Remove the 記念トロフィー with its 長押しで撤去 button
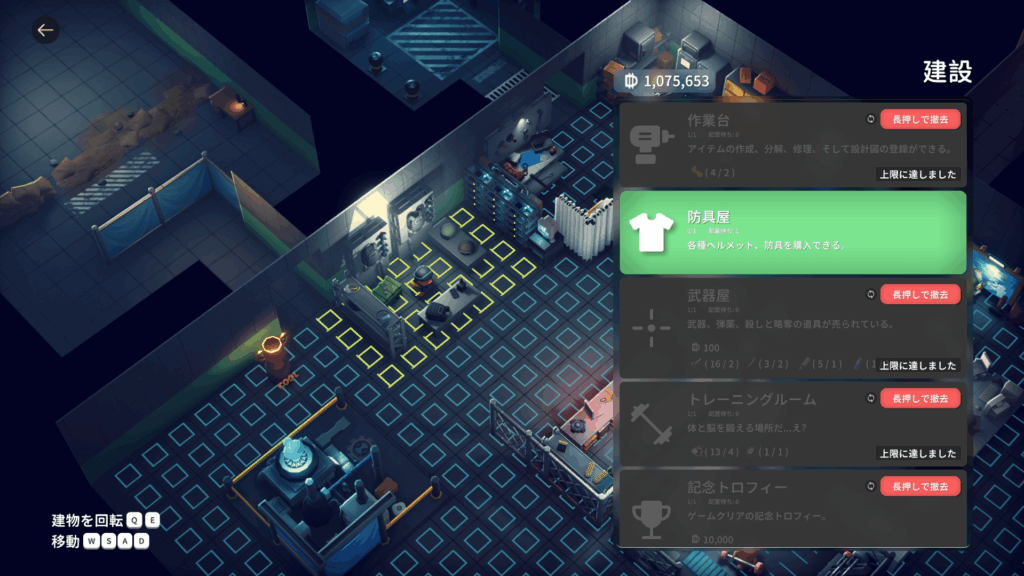This screenshot has width=1024, height=576. click(x=920, y=486)
